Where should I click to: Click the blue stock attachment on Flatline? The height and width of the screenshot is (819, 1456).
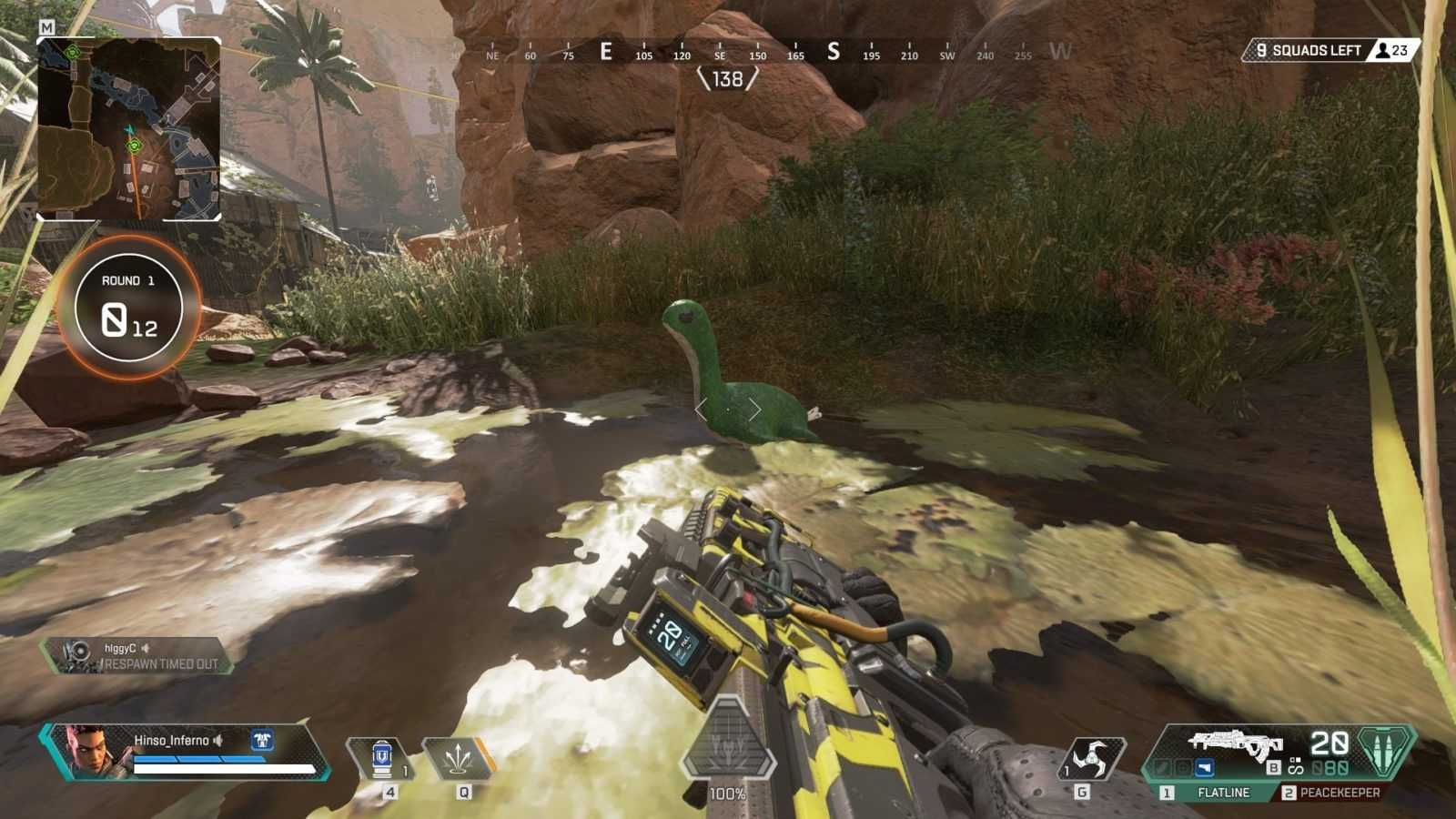1204,768
